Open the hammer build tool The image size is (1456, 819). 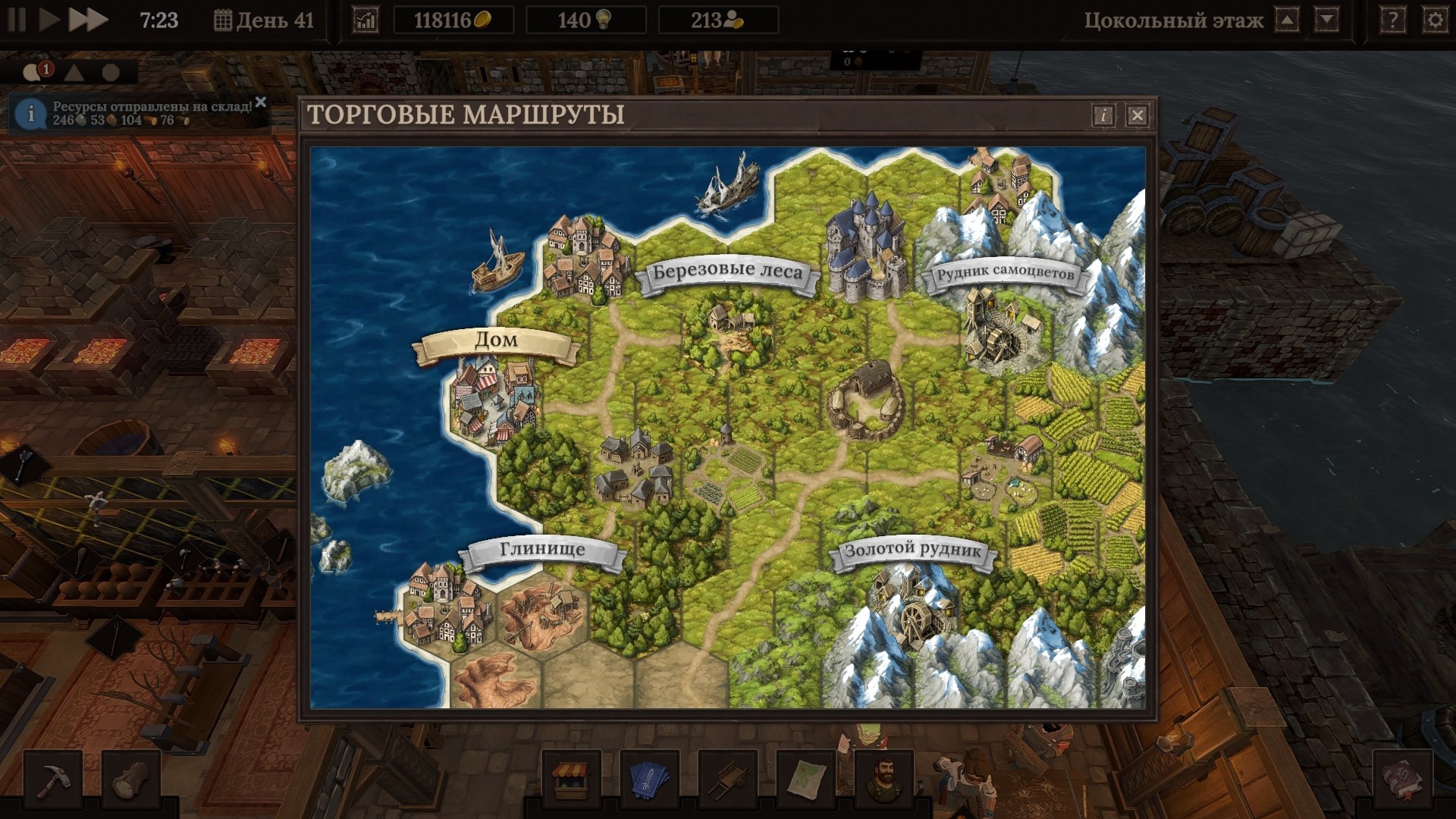(x=53, y=779)
